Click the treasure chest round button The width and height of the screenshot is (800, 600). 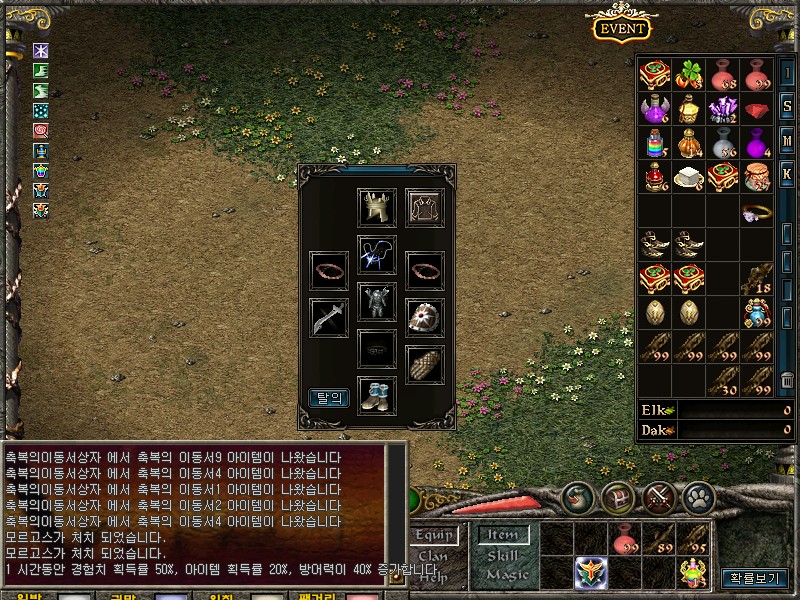click(x=619, y=496)
